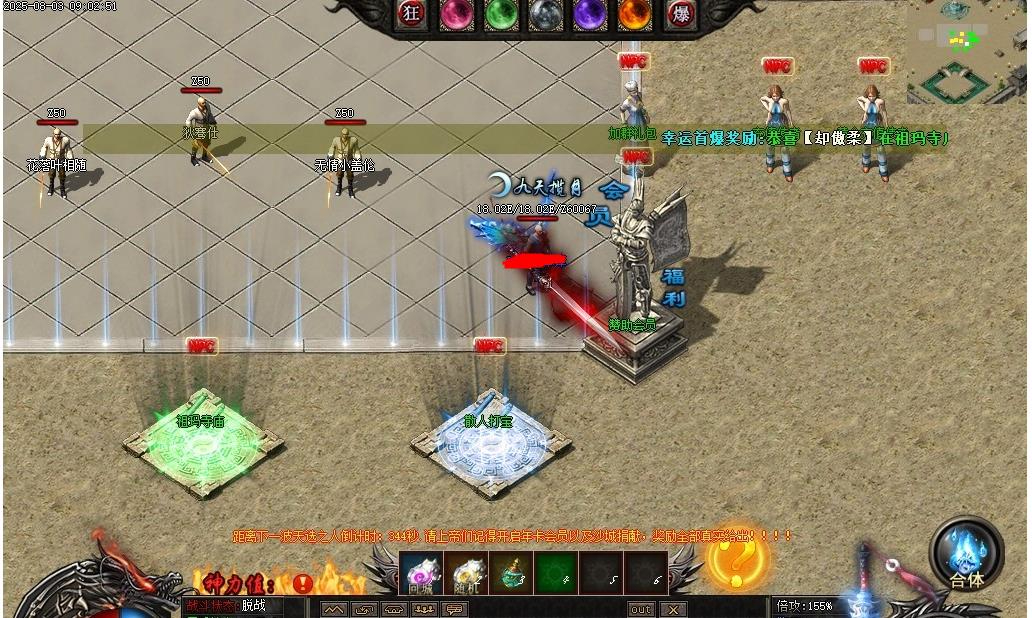Use the green potion in slot 3

pos(511,574)
